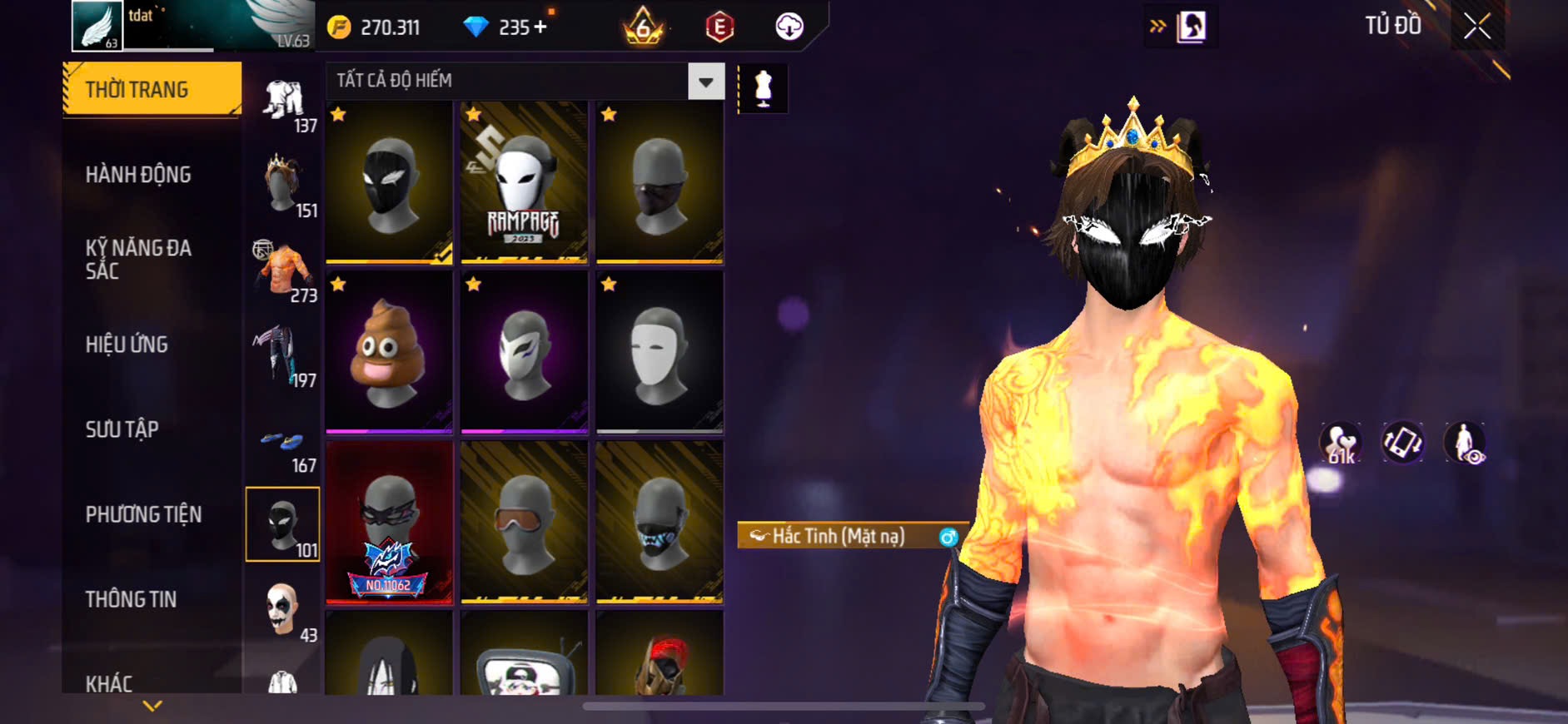1568x724 pixels.
Task: Click the mannequin outfit preset icon
Action: 763,88
